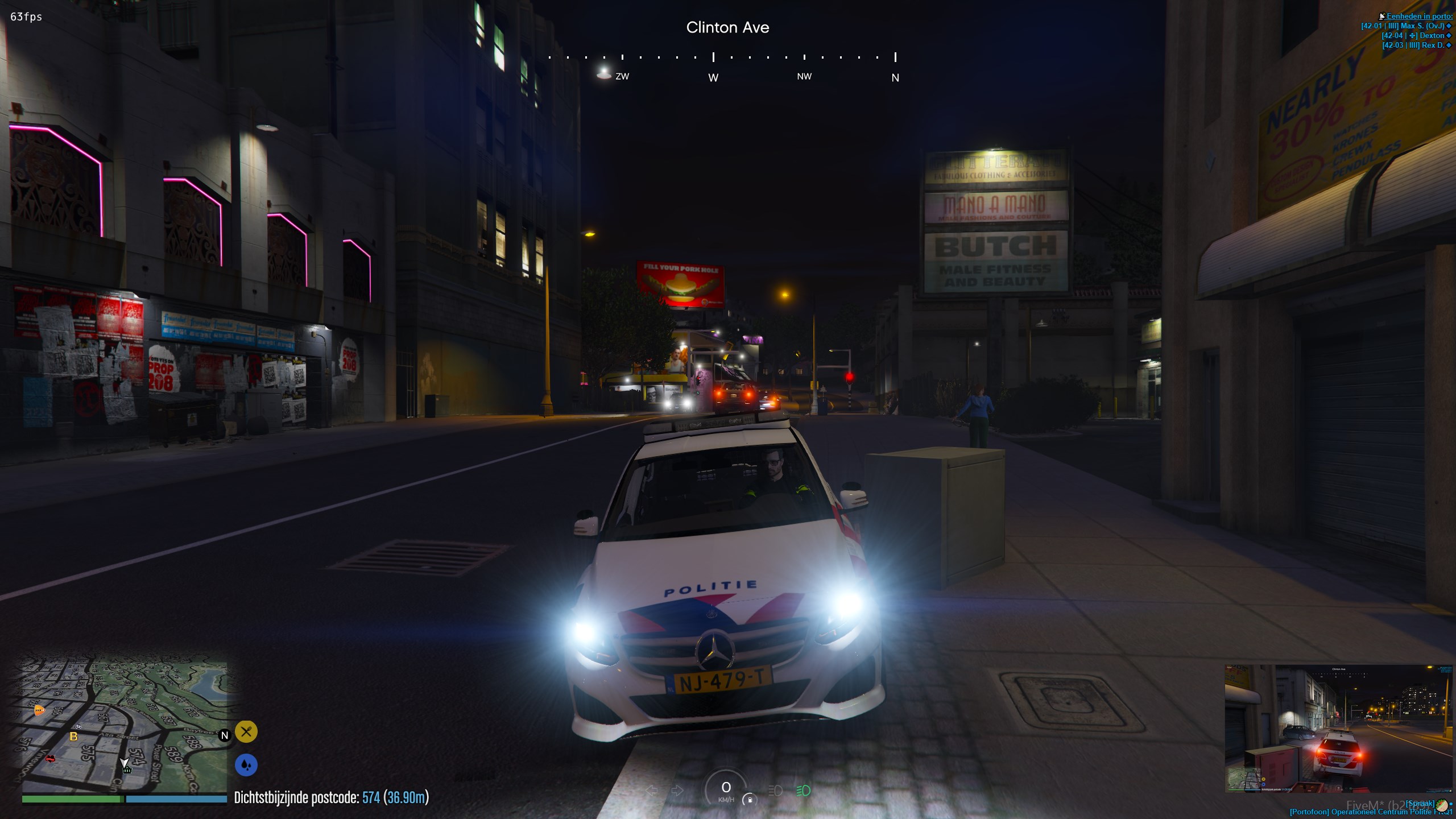Click the shopping basket blip on the minimap
The image size is (1456, 819).
pos(127,770)
